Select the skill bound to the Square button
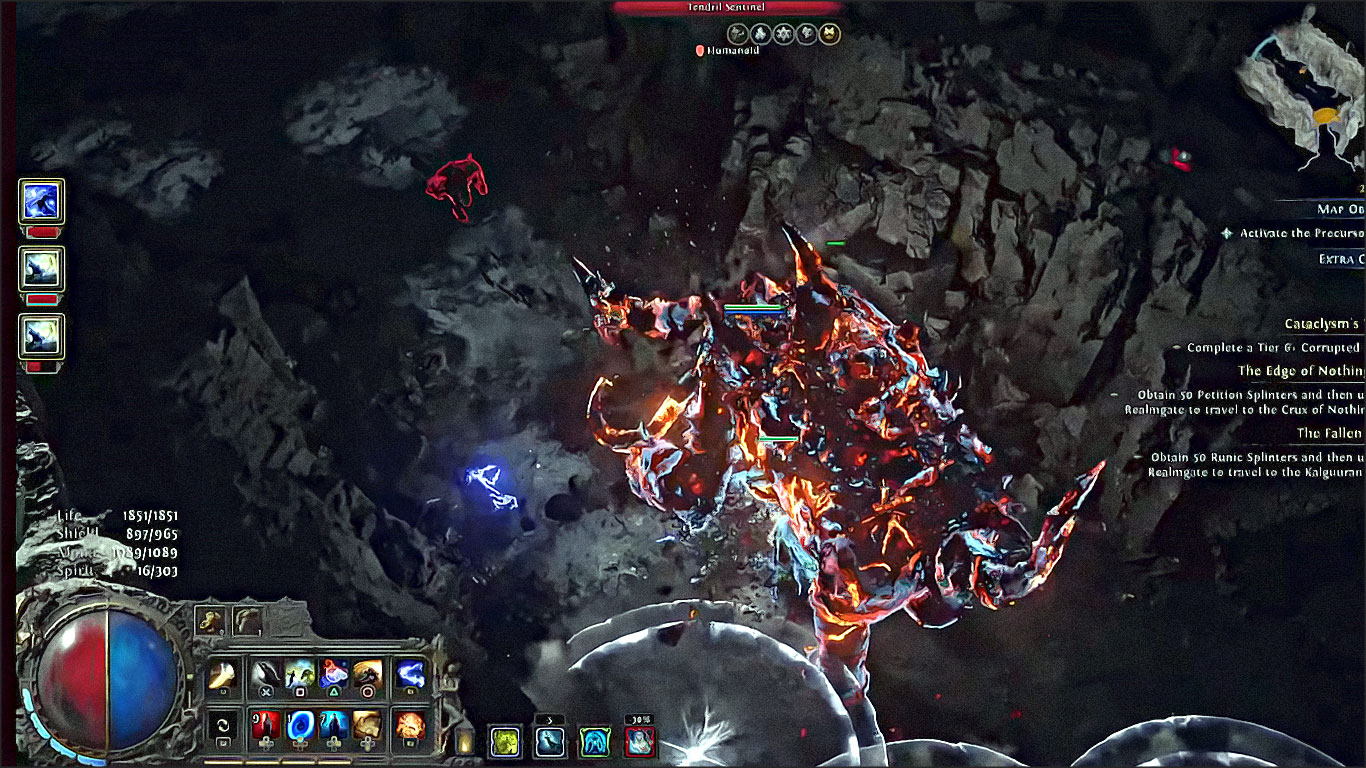The width and height of the screenshot is (1366, 768). click(x=301, y=672)
